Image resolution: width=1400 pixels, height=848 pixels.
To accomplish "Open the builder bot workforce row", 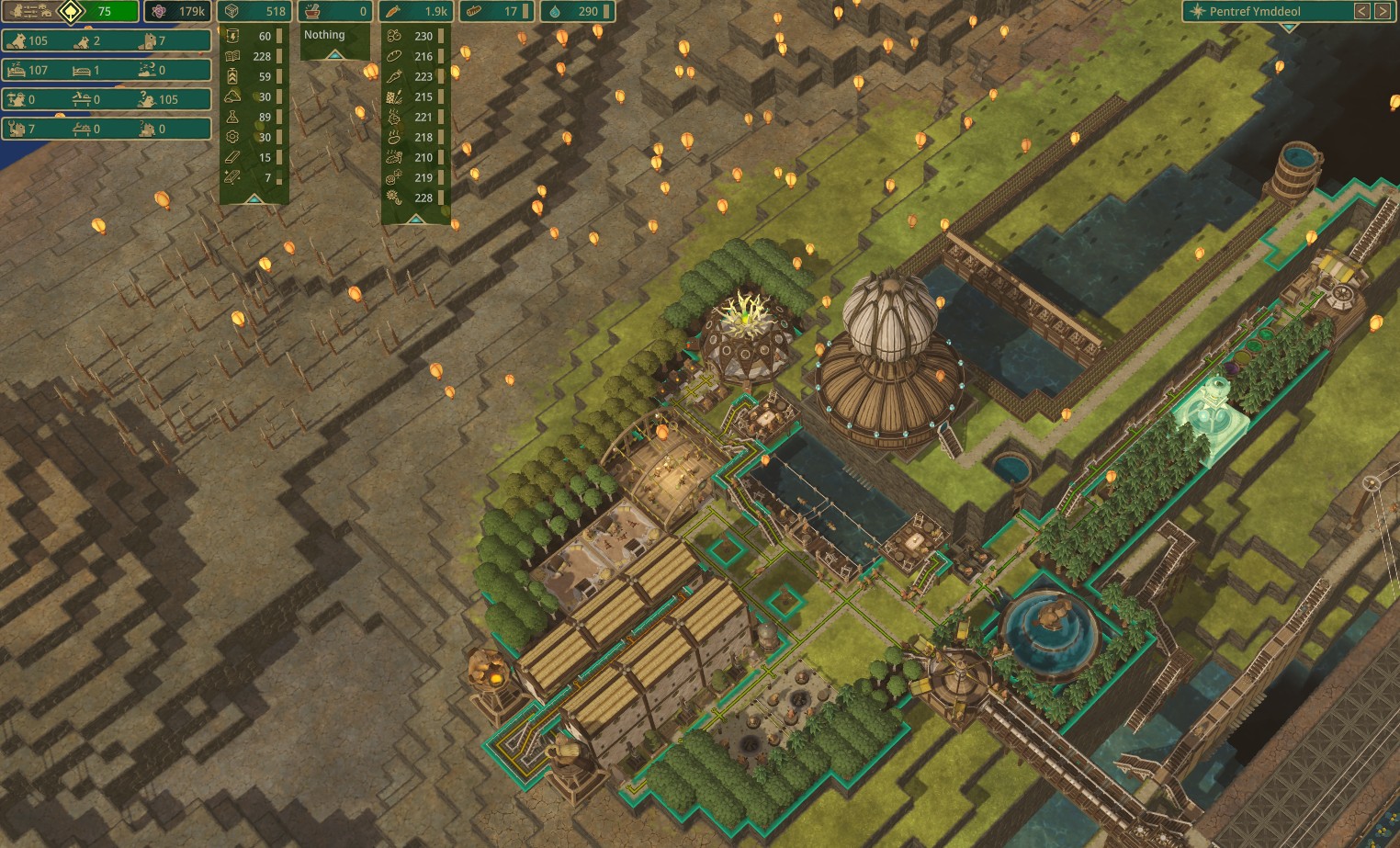I will point(106,129).
